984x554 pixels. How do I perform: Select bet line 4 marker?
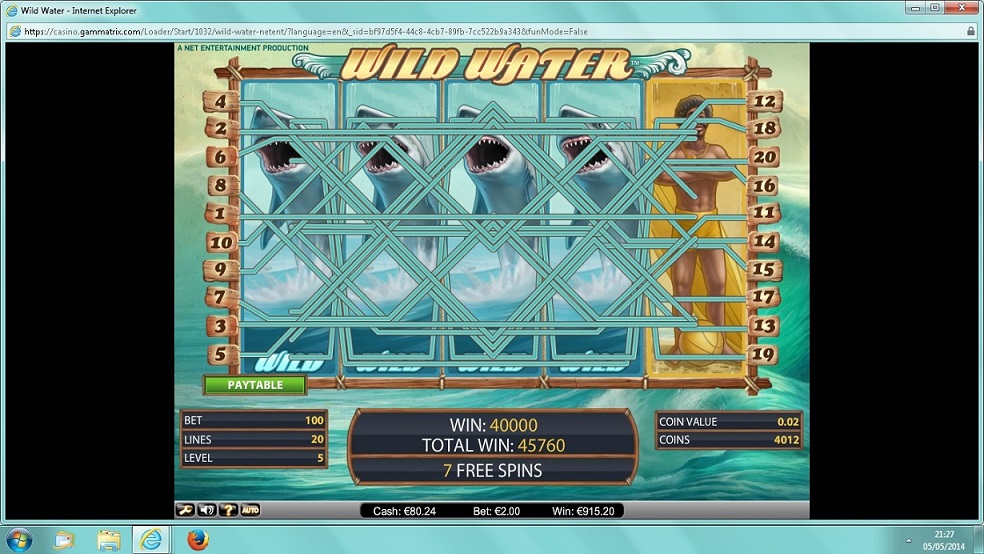(220, 102)
